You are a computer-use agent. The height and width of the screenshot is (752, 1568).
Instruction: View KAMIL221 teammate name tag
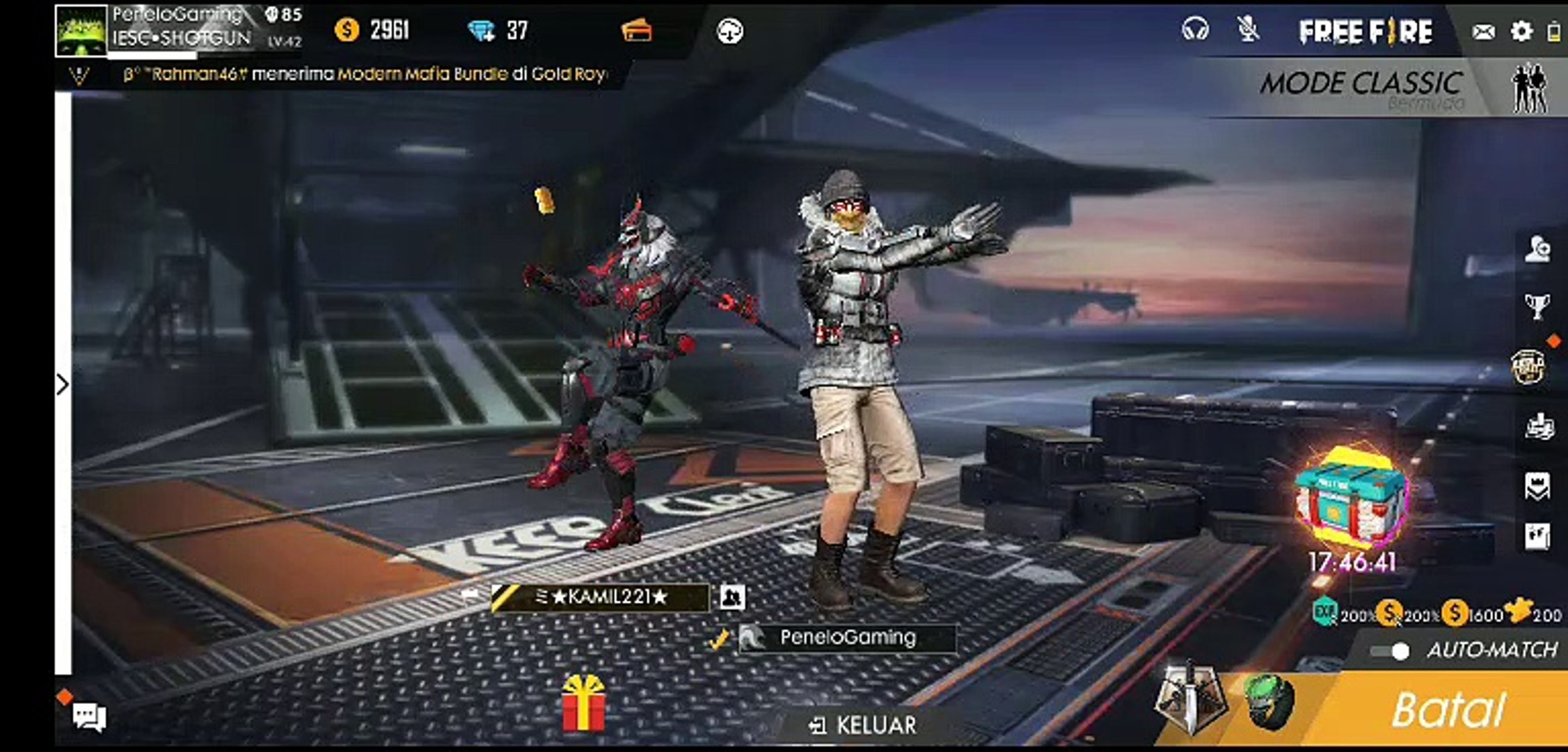click(x=601, y=597)
